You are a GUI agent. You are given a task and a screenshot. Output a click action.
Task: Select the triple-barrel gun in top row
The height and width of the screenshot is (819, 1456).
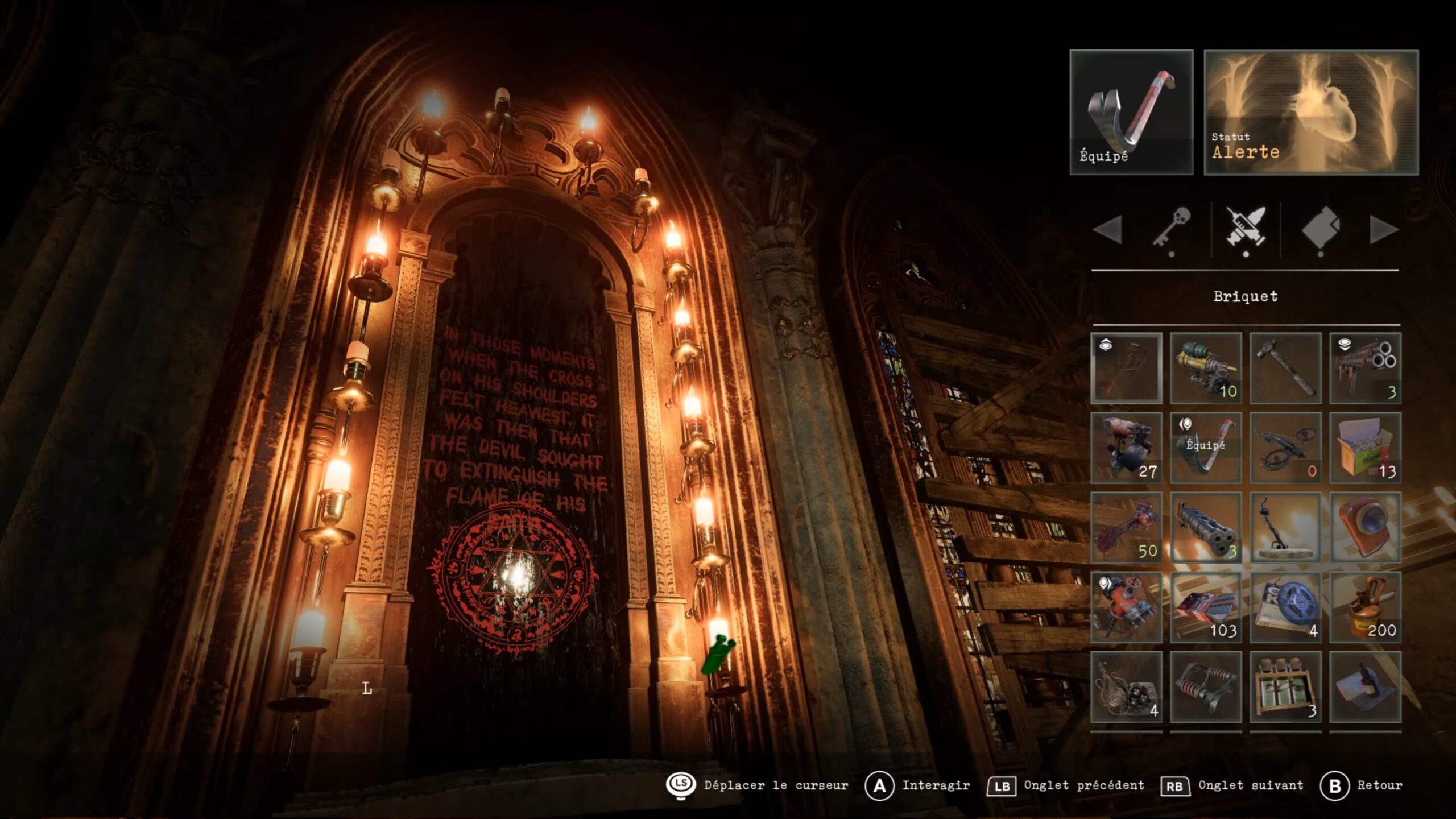[x=1365, y=368]
